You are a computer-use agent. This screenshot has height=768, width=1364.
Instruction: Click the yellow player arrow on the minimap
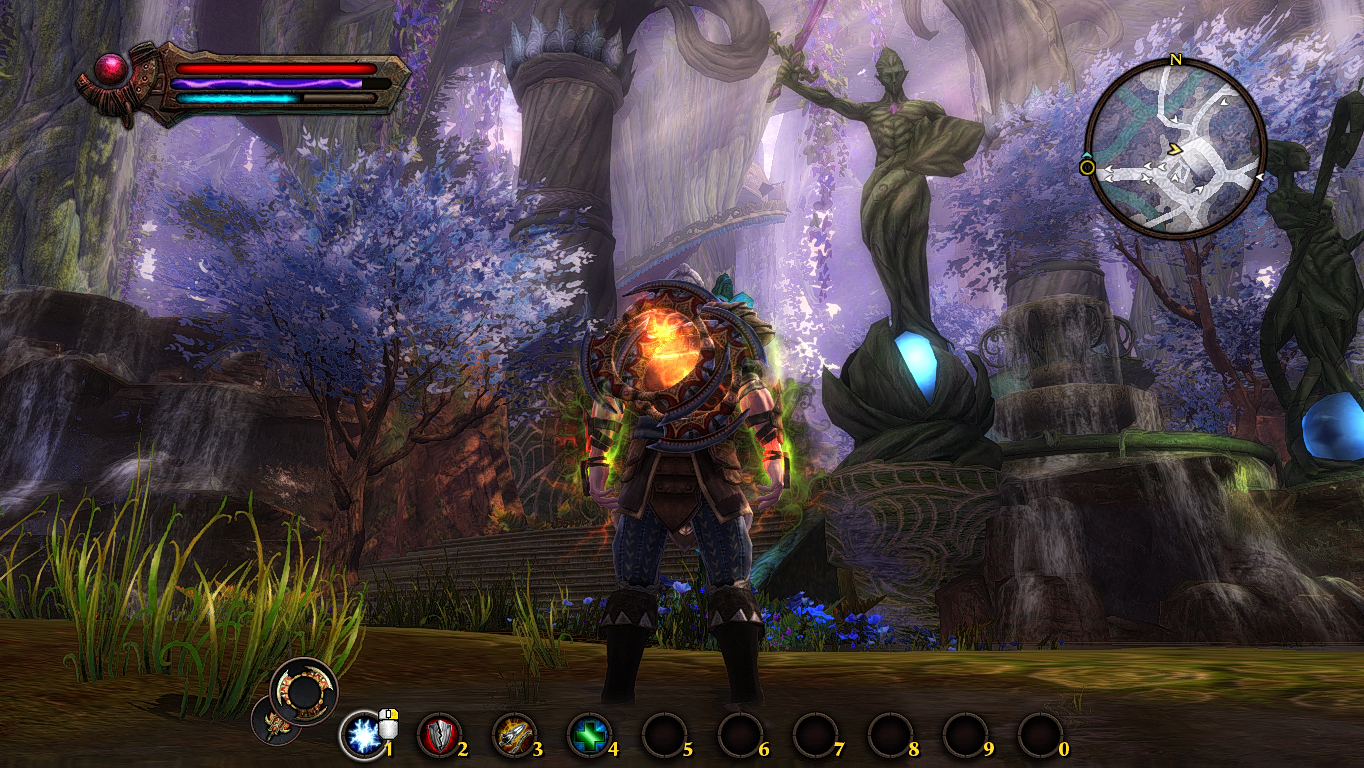coord(1176,150)
